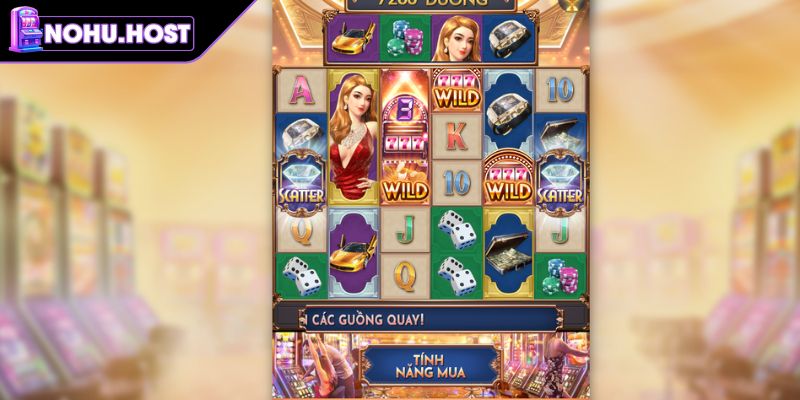Click the NOHU.HOST site logo
Image resolution: width=800 pixels, height=400 pixels.
[x=100, y=32]
